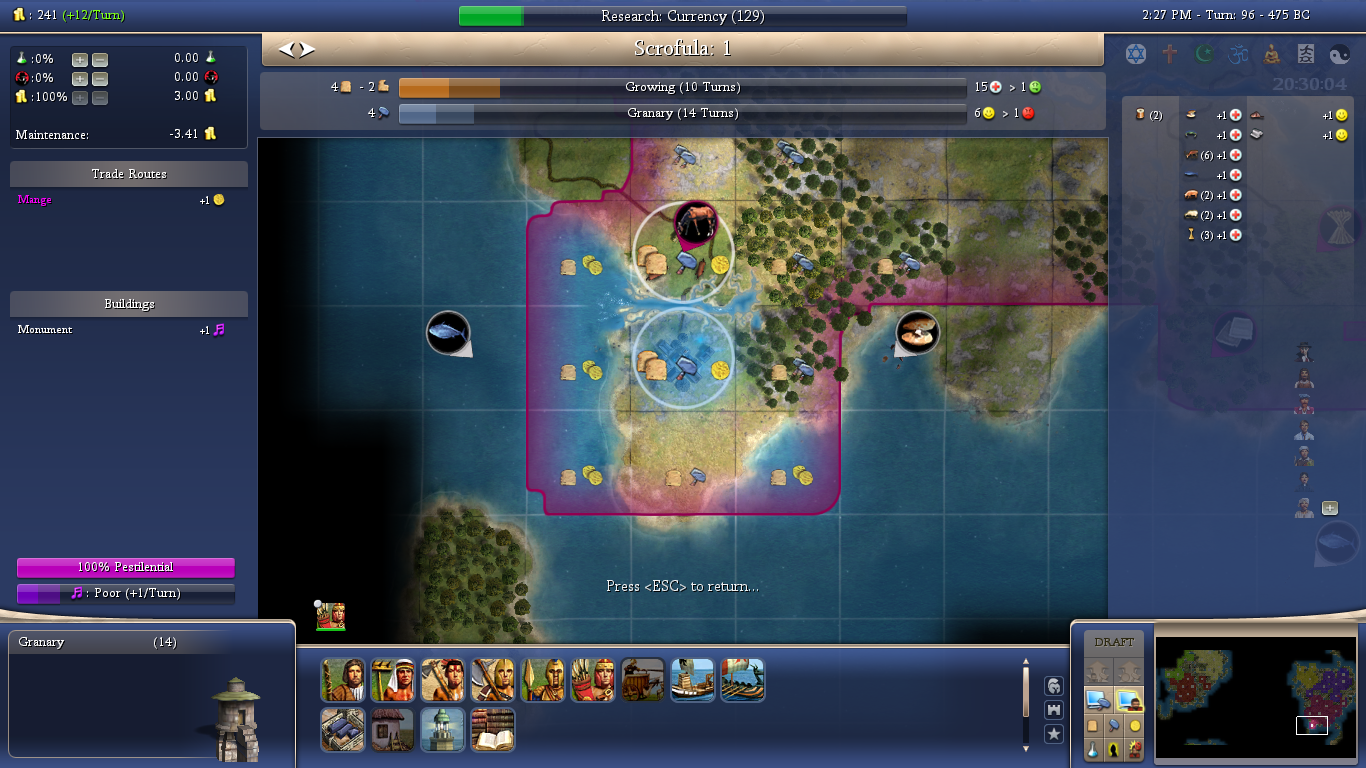Emphasize research with the beaker flask icon
The width and height of the screenshot is (1366, 768).
tap(1093, 749)
